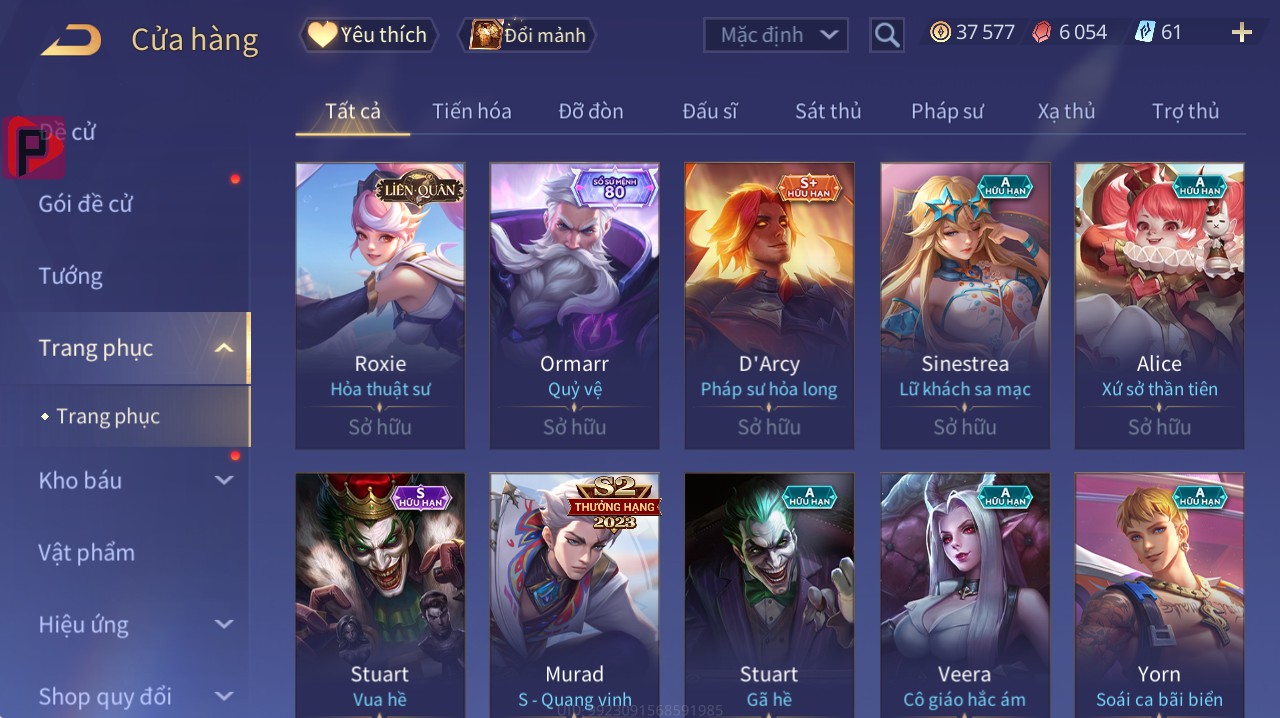Image resolution: width=1280 pixels, height=718 pixels.
Task: Open the Yêu thích favorites list
Action: (368, 35)
